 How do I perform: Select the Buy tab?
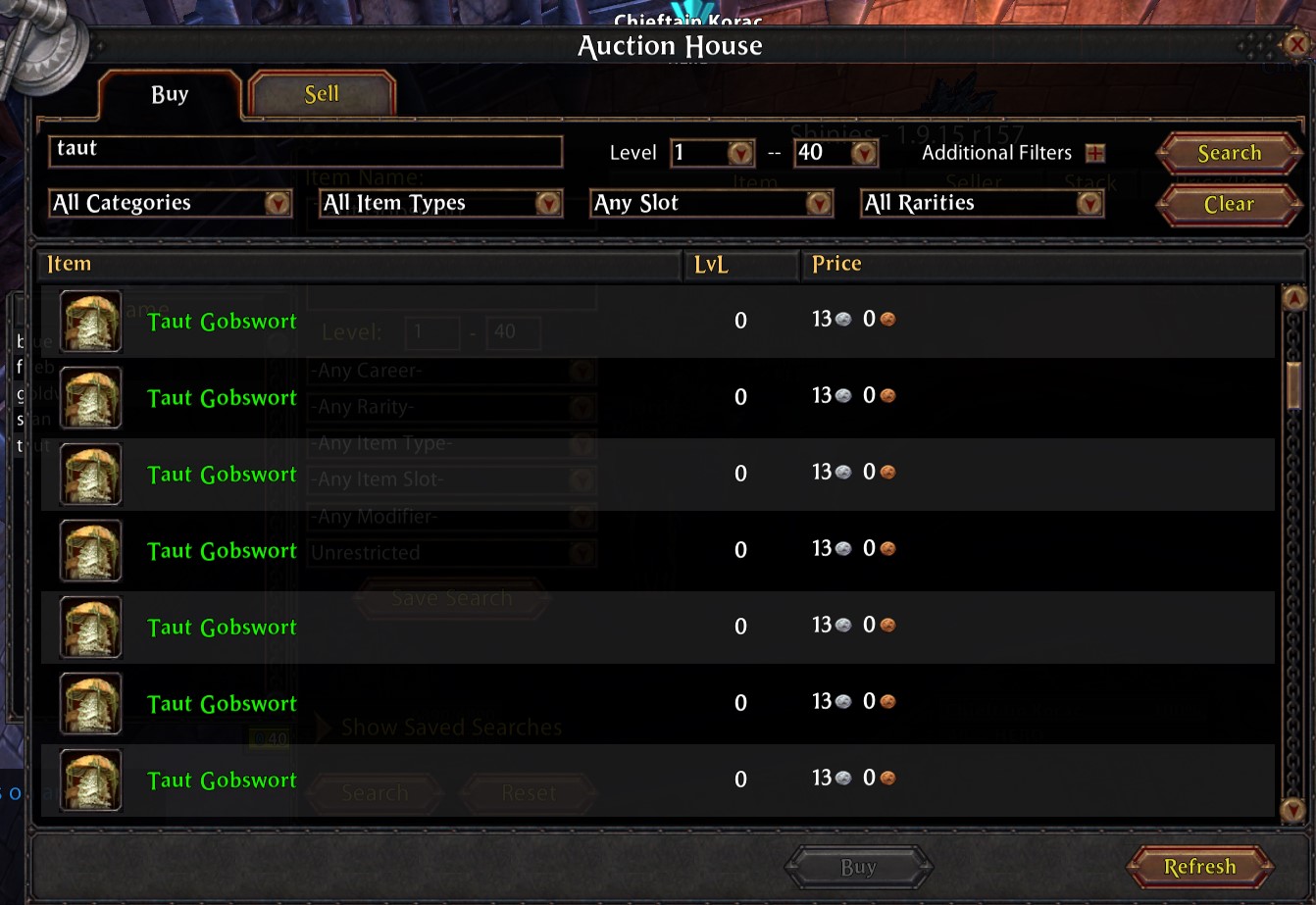[x=169, y=93]
